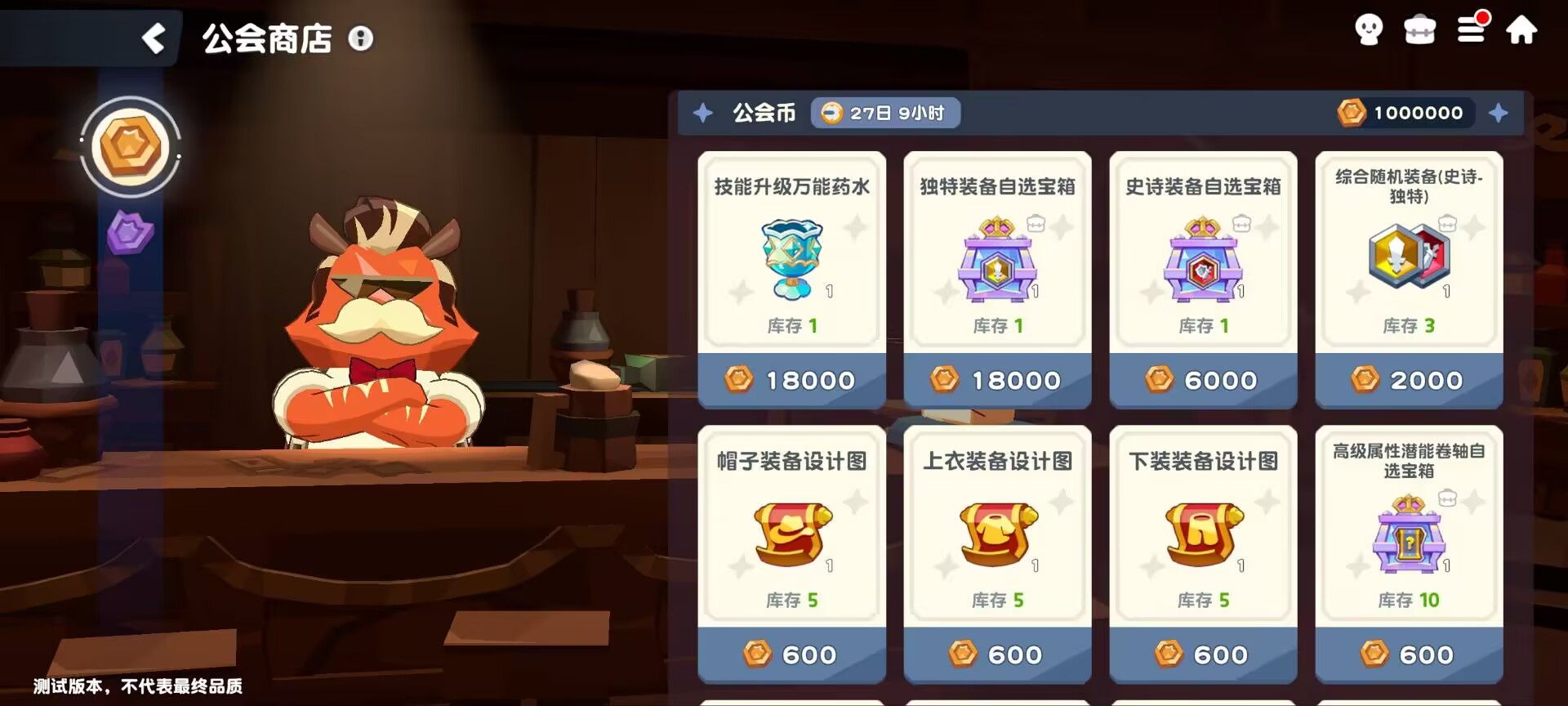1568x706 pixels.
Task: Click the back arrow to leave the shop
Action: pos(154,38)
